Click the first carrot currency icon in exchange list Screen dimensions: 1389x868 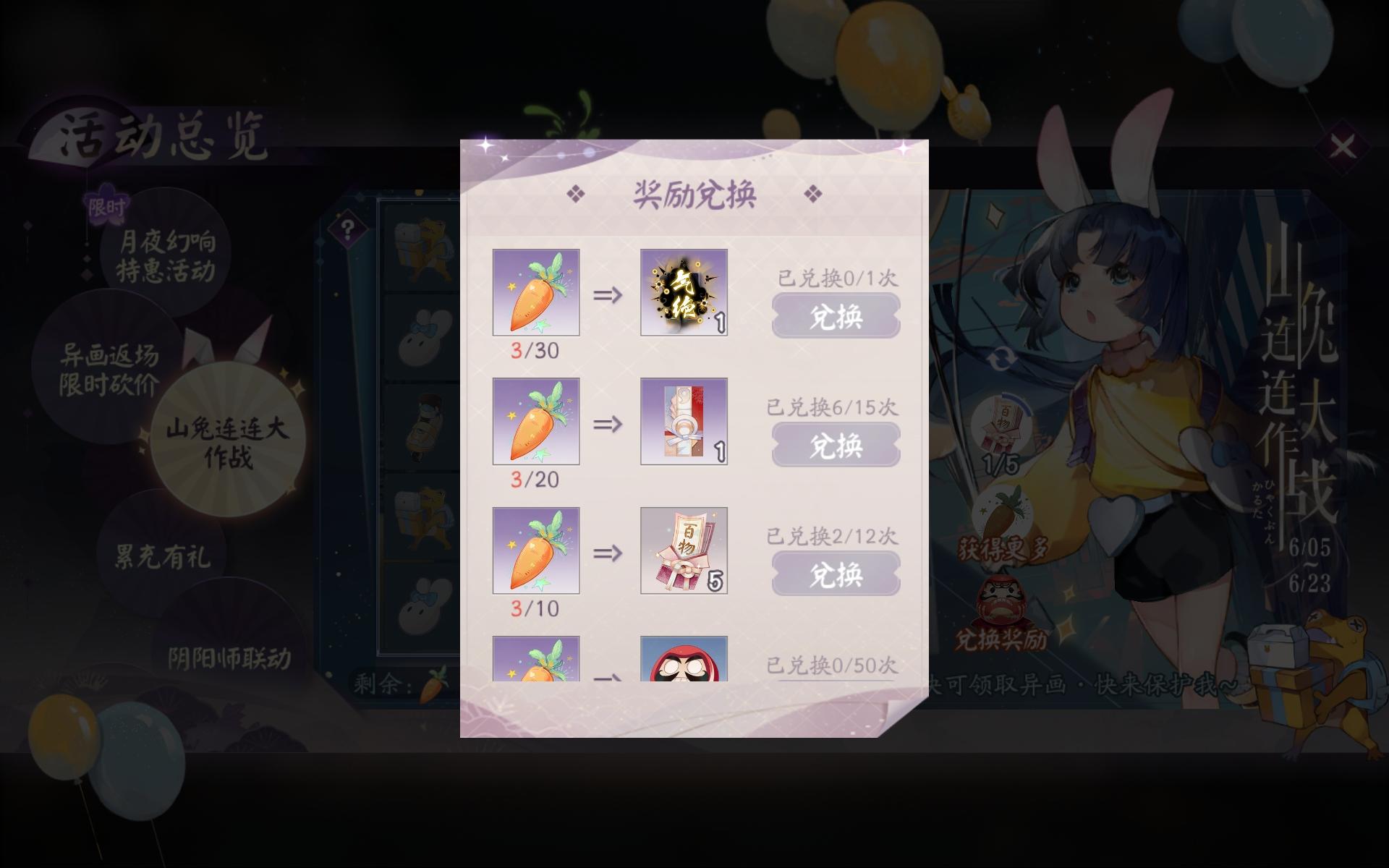pyautogui.click(x=536, y=292)
